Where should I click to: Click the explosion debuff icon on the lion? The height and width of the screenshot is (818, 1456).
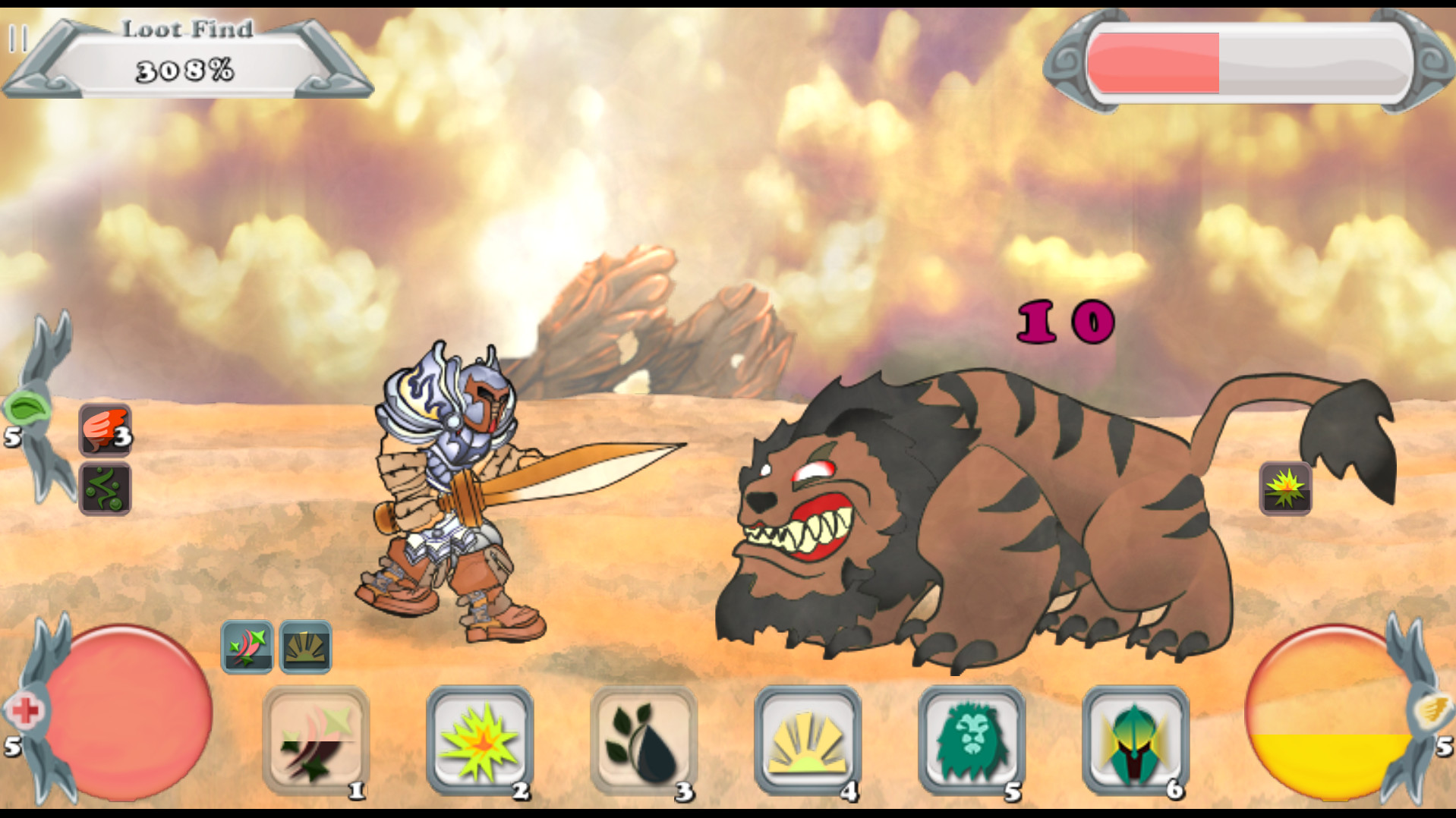[1286, 488]
